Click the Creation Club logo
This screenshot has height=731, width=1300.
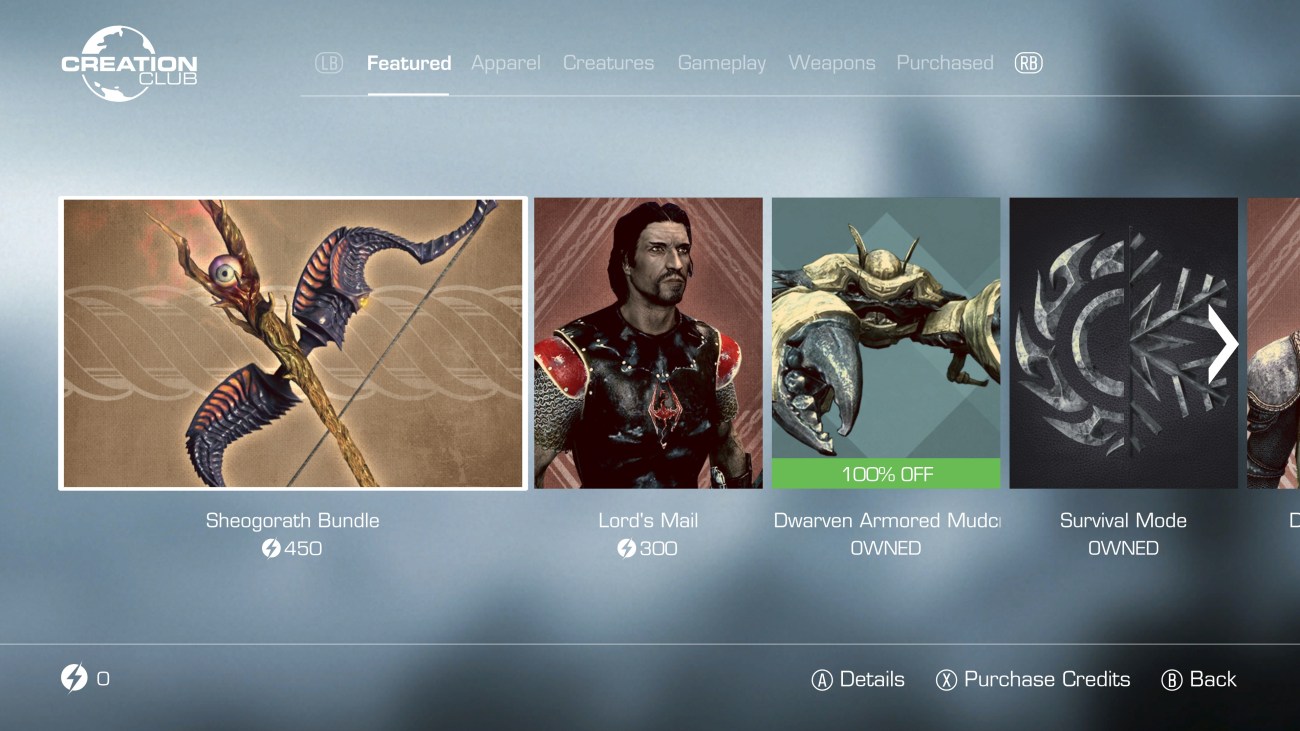128,65
